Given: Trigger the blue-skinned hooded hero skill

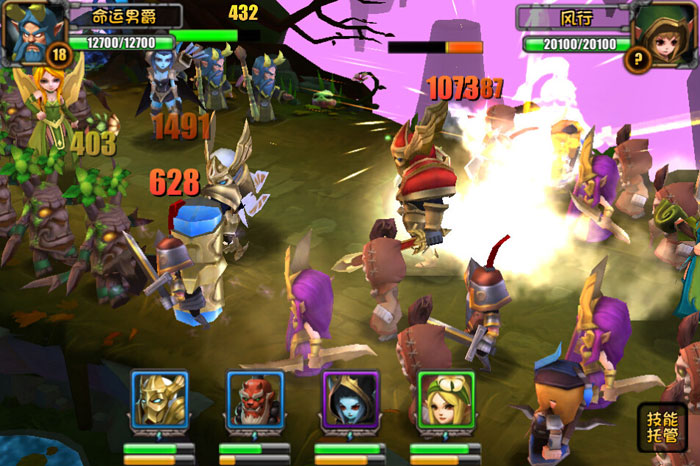Looking at the screenshot, I should (x=349, y=401).
